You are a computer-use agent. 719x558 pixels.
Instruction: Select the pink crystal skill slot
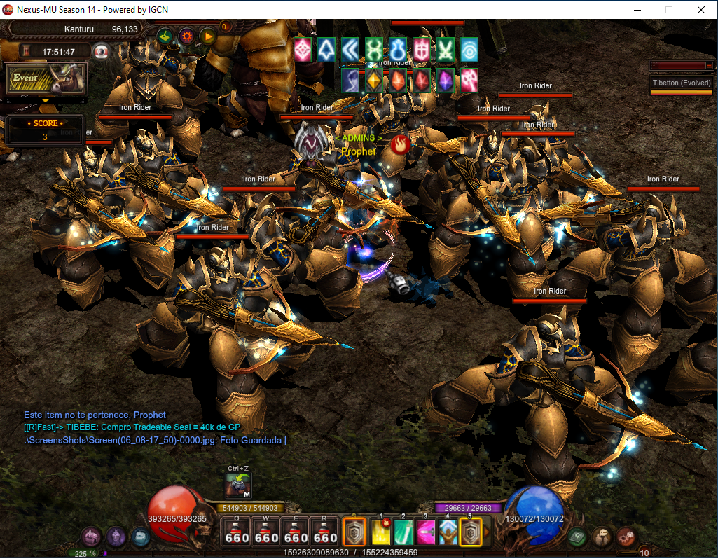coord(425,531)
